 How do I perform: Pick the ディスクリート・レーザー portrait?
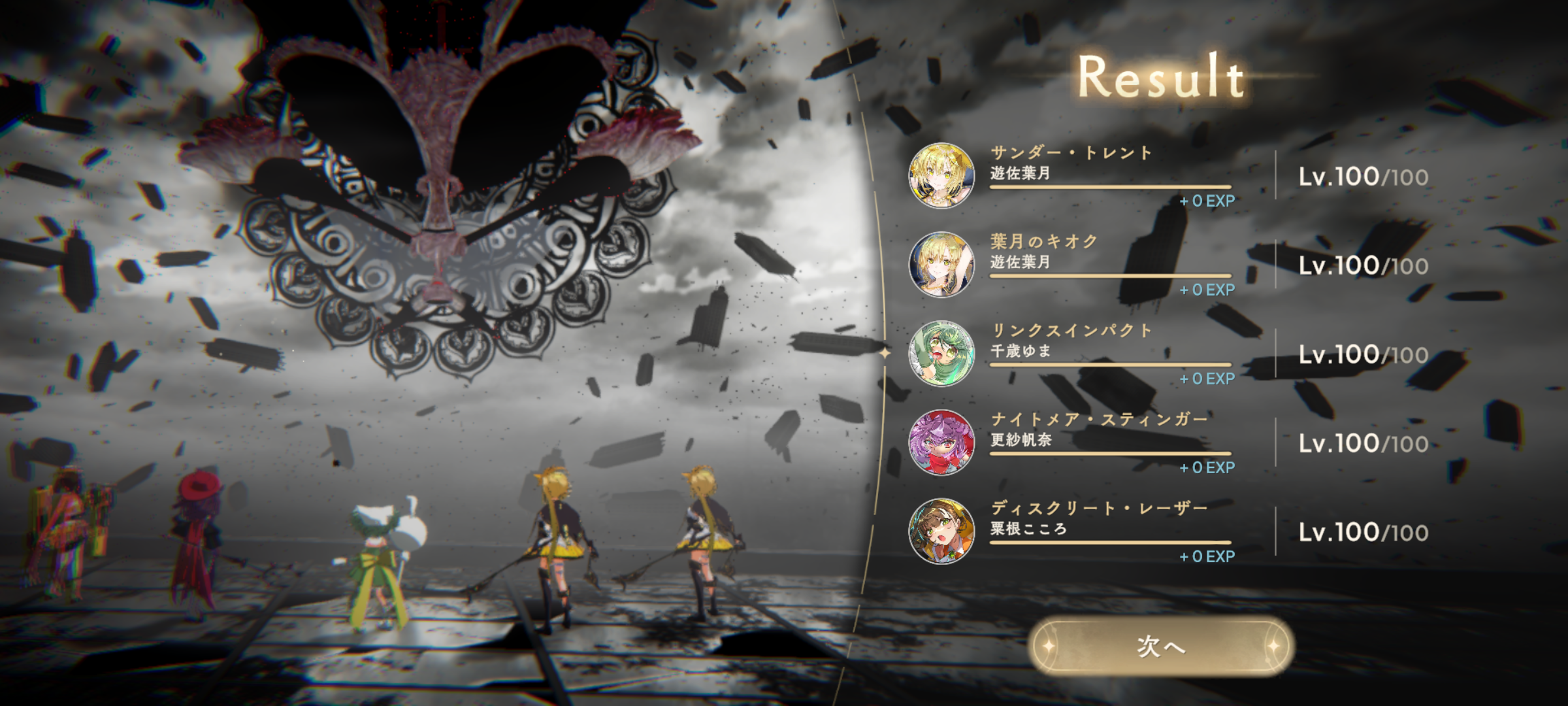pos(941,531)
